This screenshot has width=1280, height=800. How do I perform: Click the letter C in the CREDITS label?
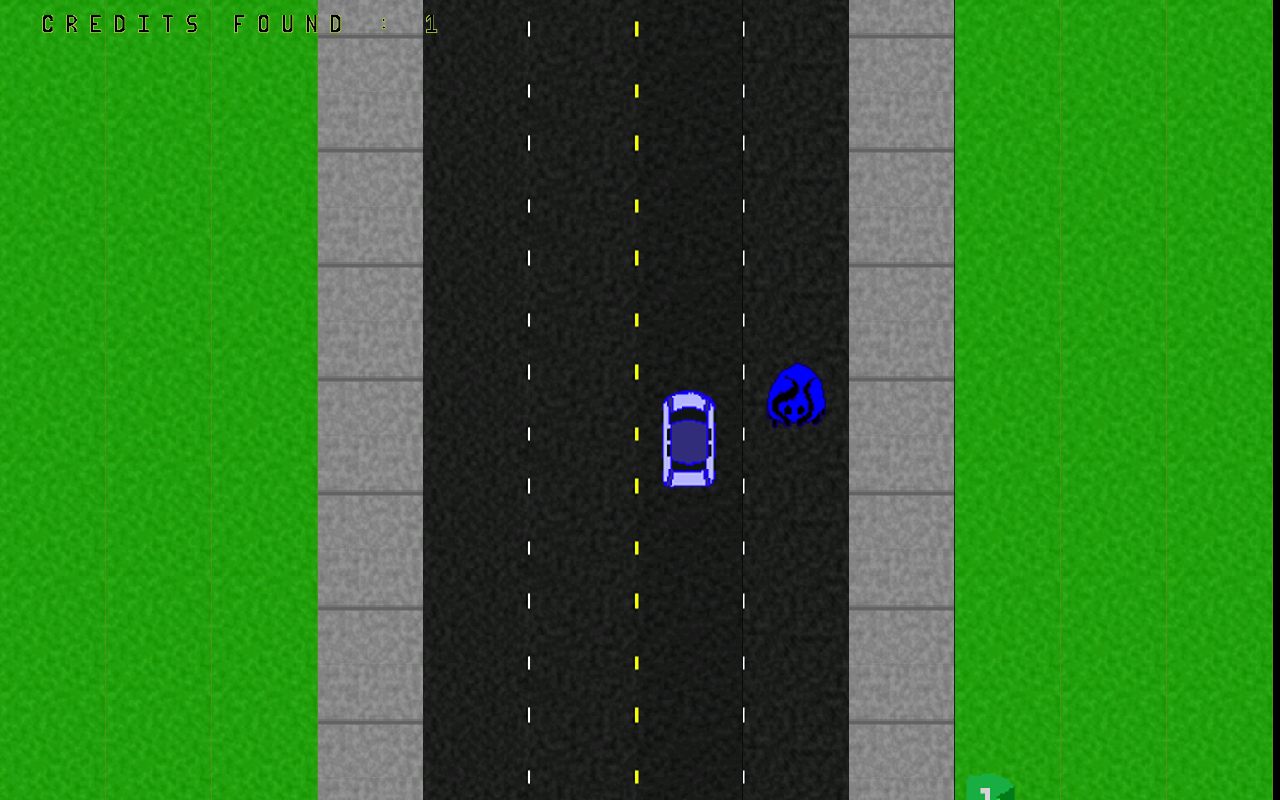click(46, 23)
